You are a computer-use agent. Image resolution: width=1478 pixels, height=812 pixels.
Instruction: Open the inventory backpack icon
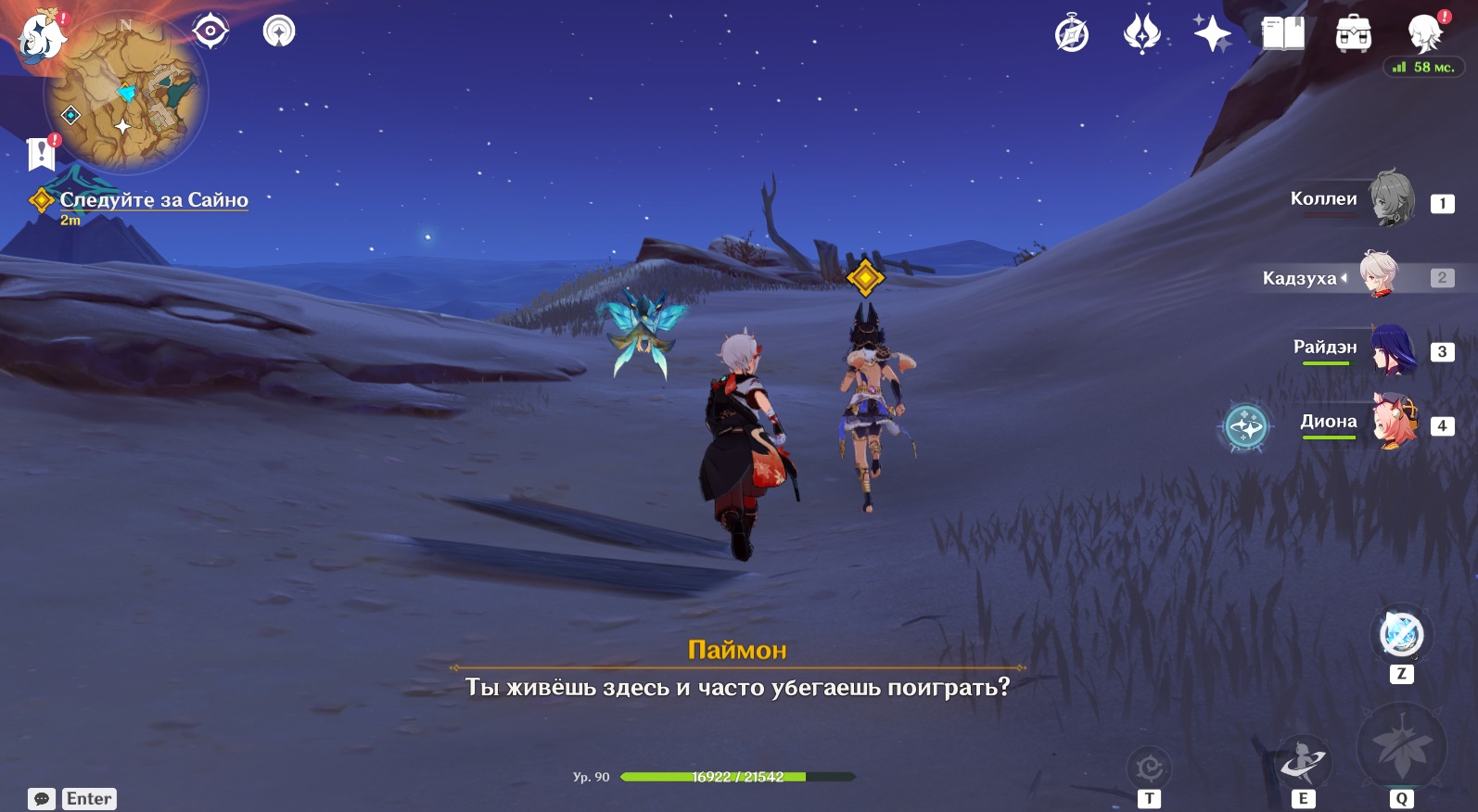[x=1353, y=35]
